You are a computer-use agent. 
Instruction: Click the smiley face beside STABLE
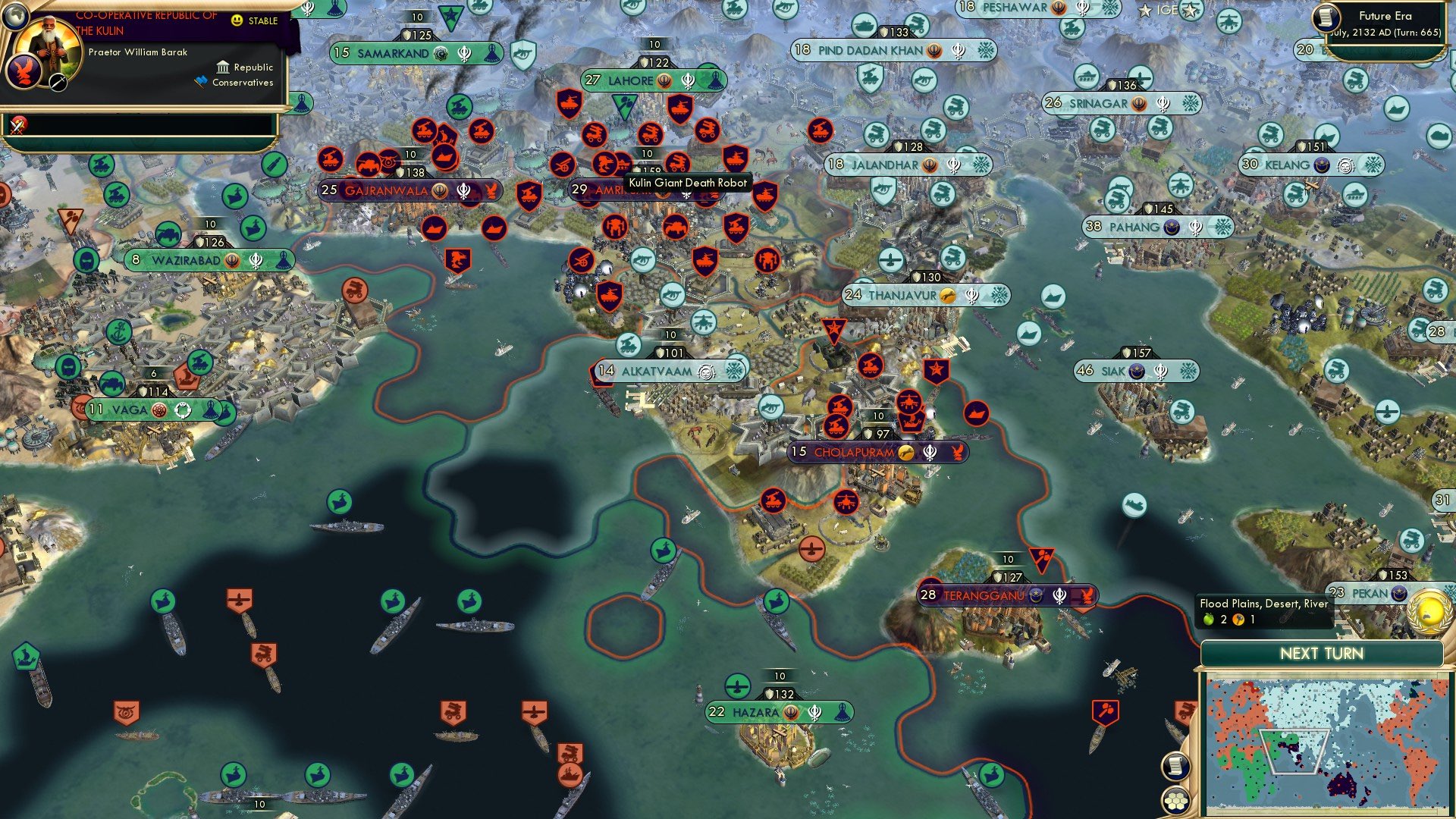pyautogui.click(x=237, y=20)
